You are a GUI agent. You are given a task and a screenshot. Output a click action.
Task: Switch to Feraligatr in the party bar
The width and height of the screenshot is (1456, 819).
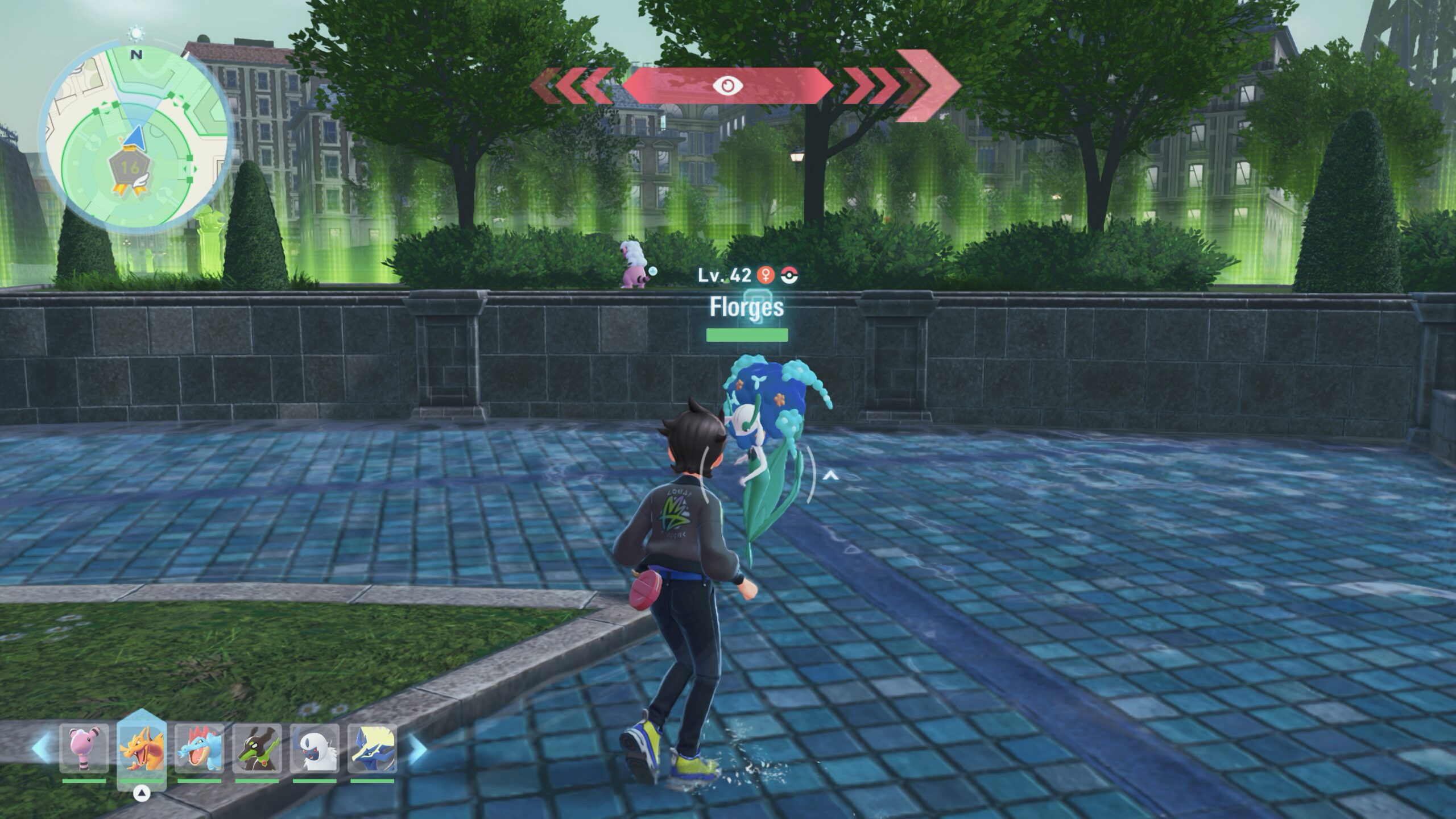click(x=199, y=748)
